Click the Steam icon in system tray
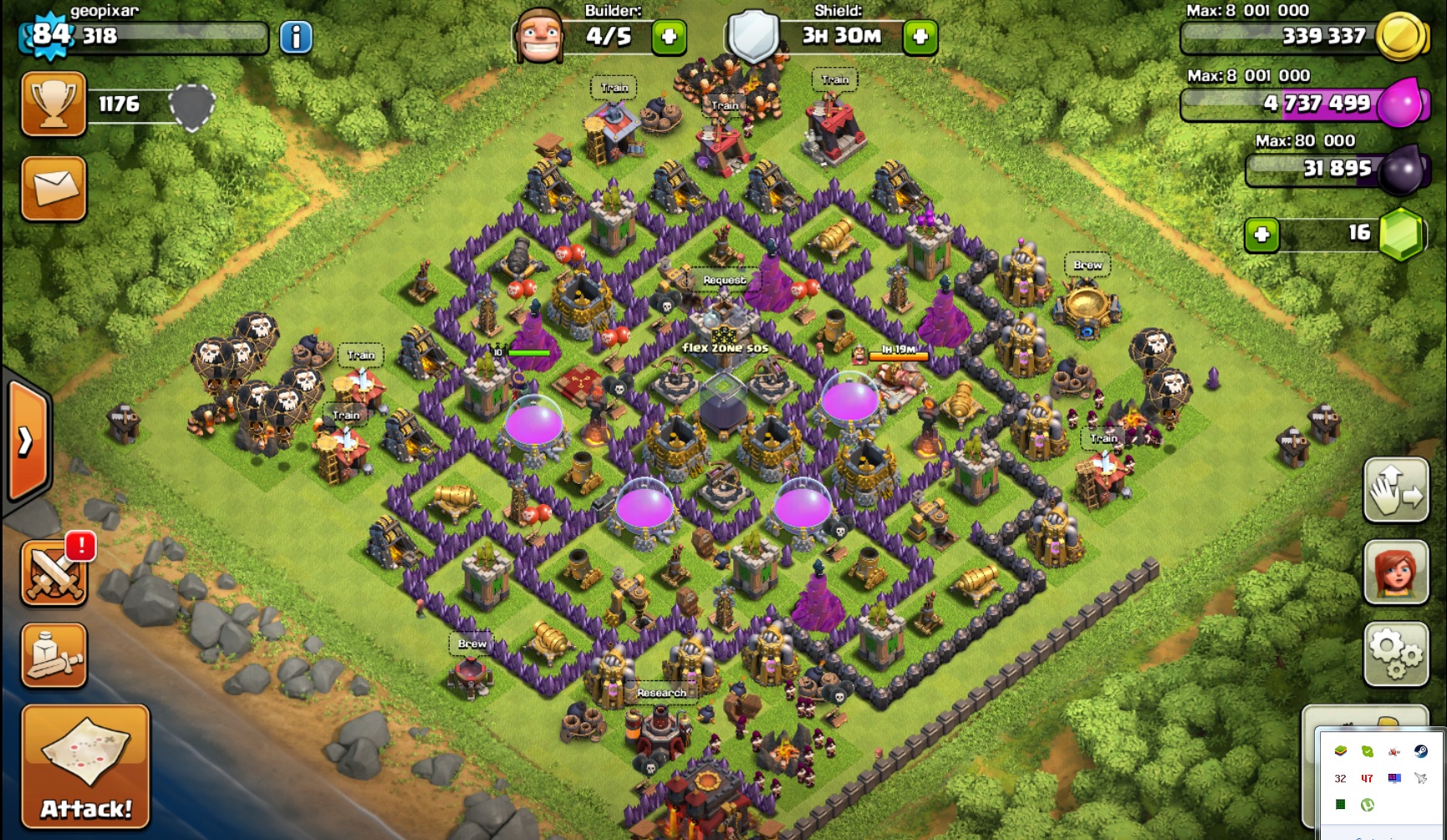Screen dimensions: 1447x840 click(1420, 751)
